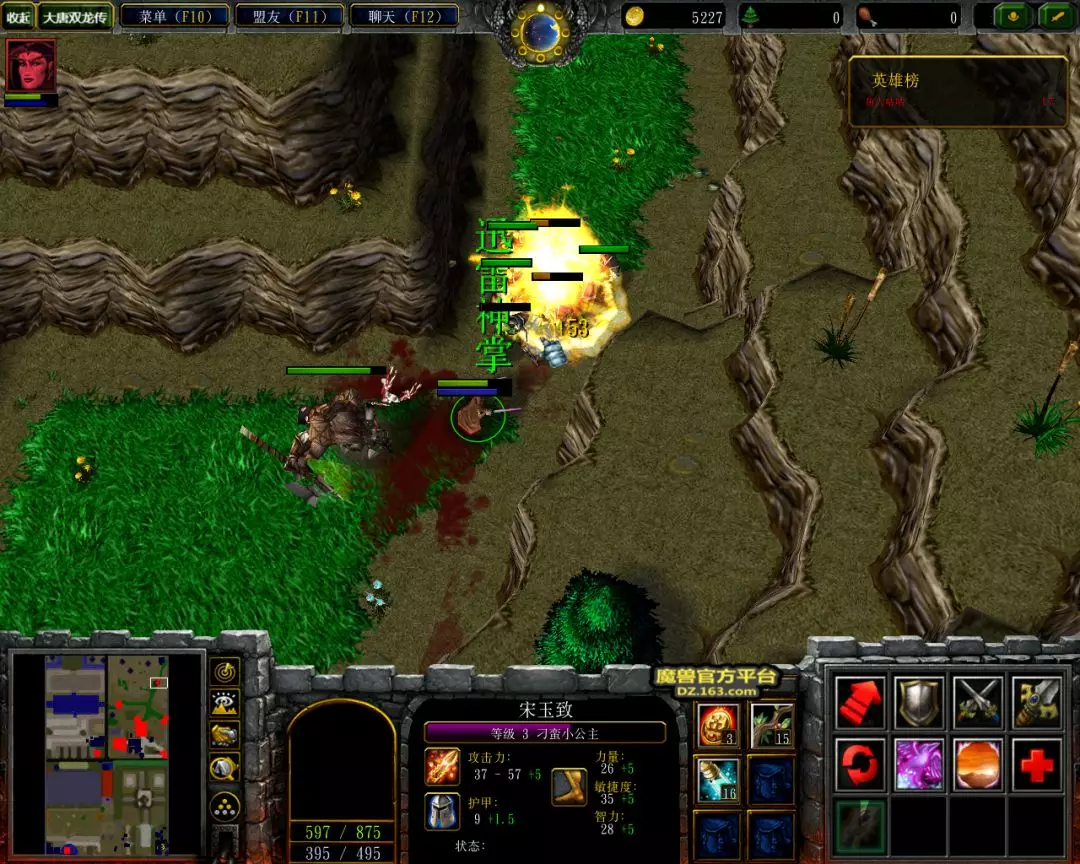Image resolution: width=1080 pixels, height=864 pixels.
Task: Open the 盟友 (F11) allies panel
Action: tap(289, 16)
